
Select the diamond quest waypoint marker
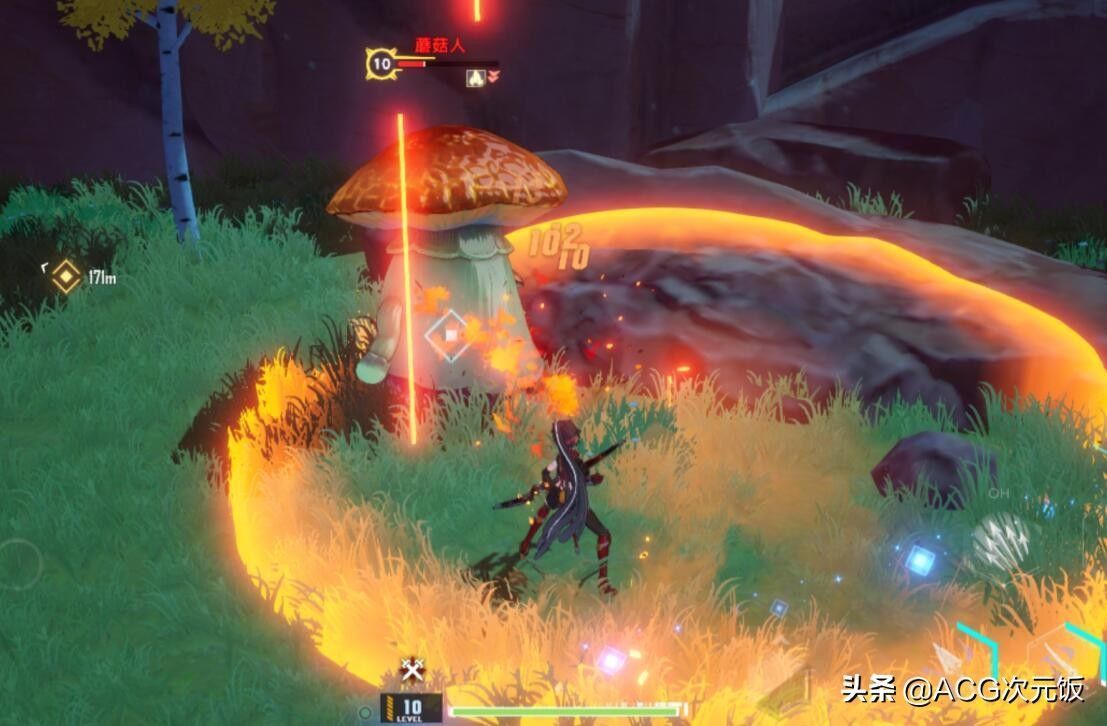click(x=66, y=276)
